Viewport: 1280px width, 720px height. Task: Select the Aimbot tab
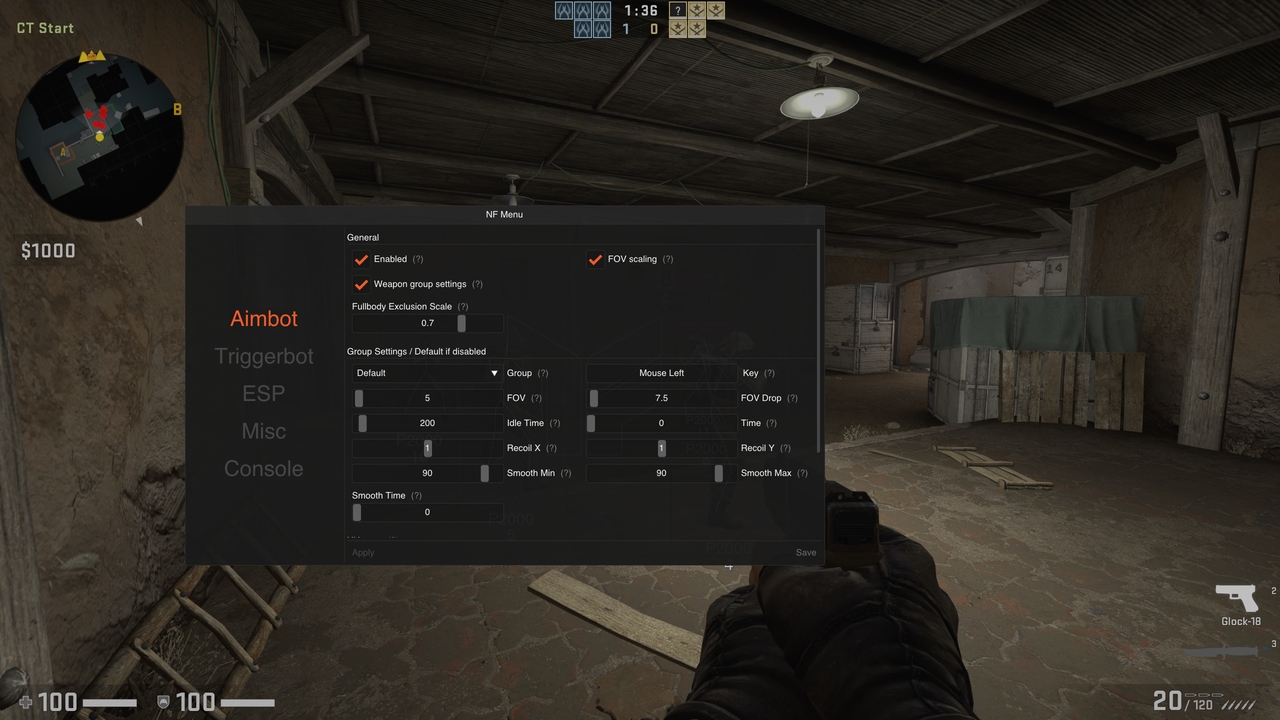(264, 318)
